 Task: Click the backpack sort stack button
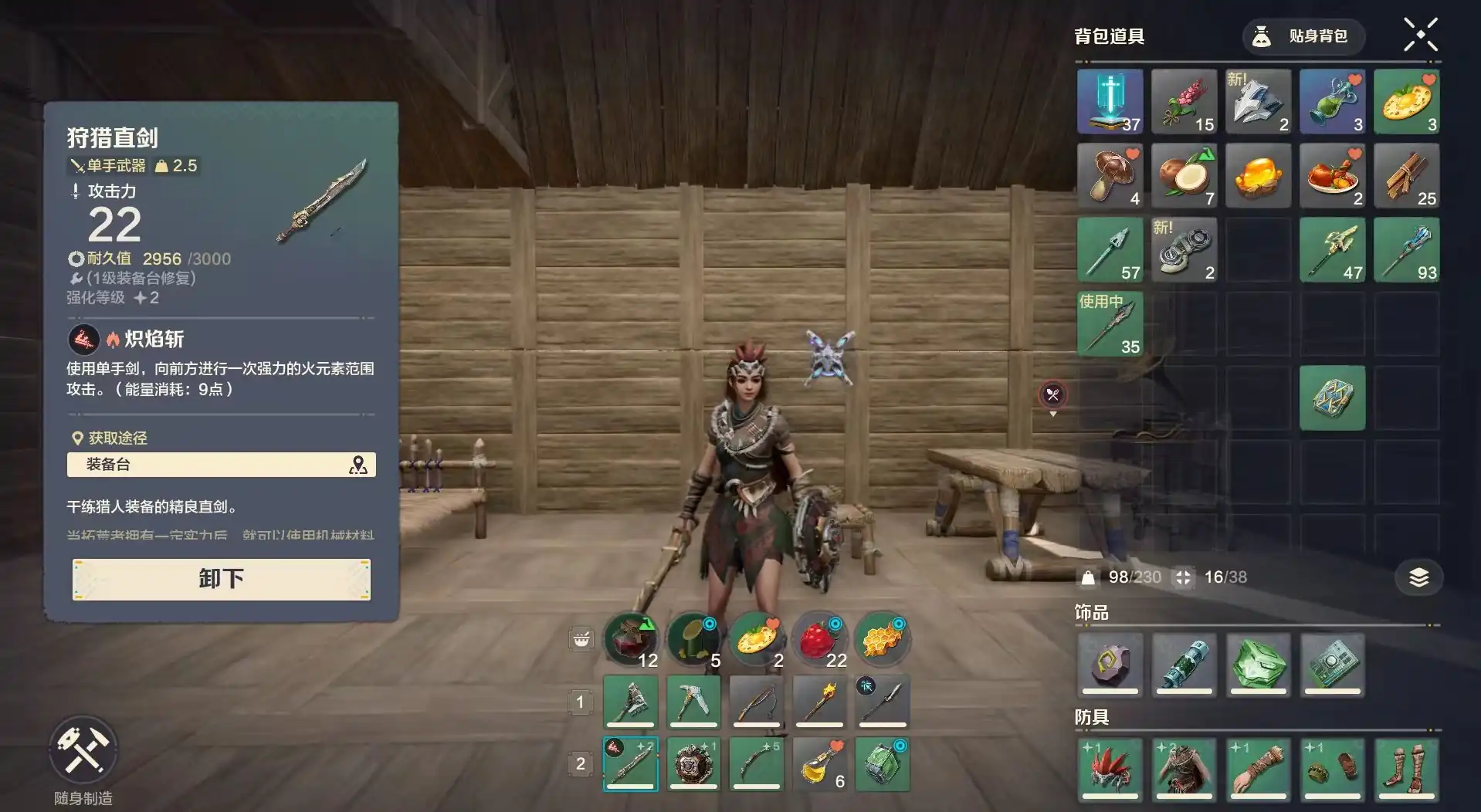1418,577
